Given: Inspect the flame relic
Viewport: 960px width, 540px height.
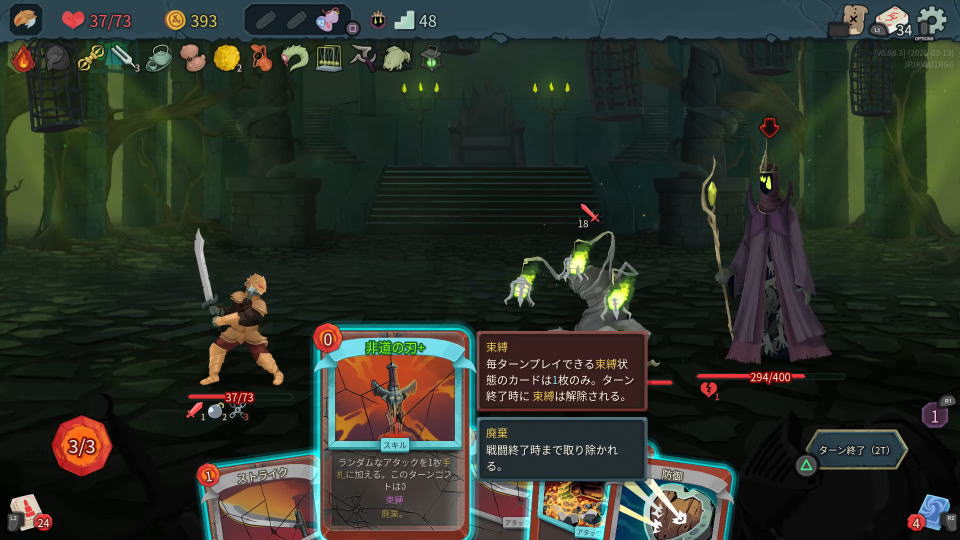Looking at the screenshot, I should pyautogui.click(x=23, y=58).
